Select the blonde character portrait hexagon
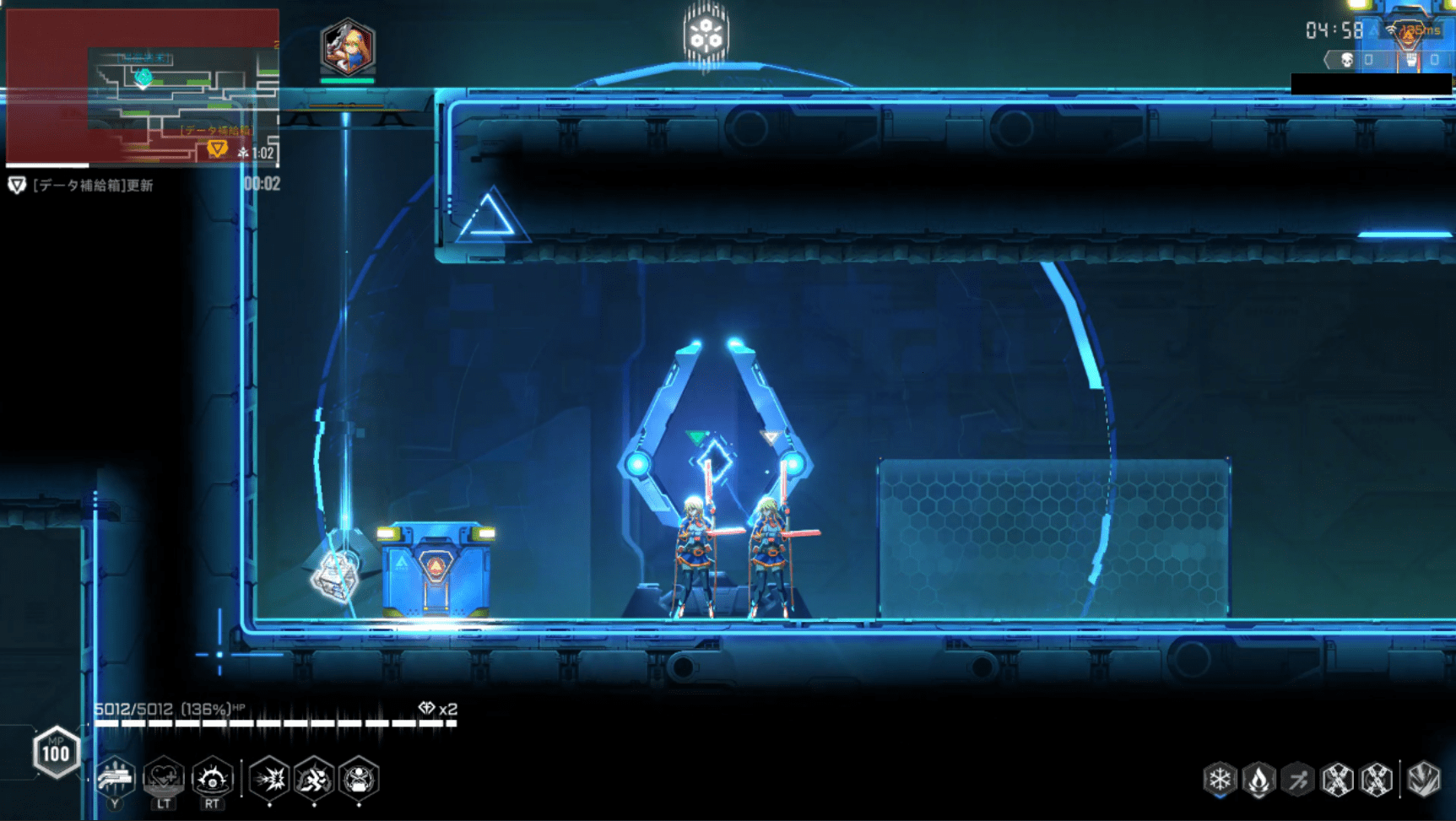 [x=347, y=48]
